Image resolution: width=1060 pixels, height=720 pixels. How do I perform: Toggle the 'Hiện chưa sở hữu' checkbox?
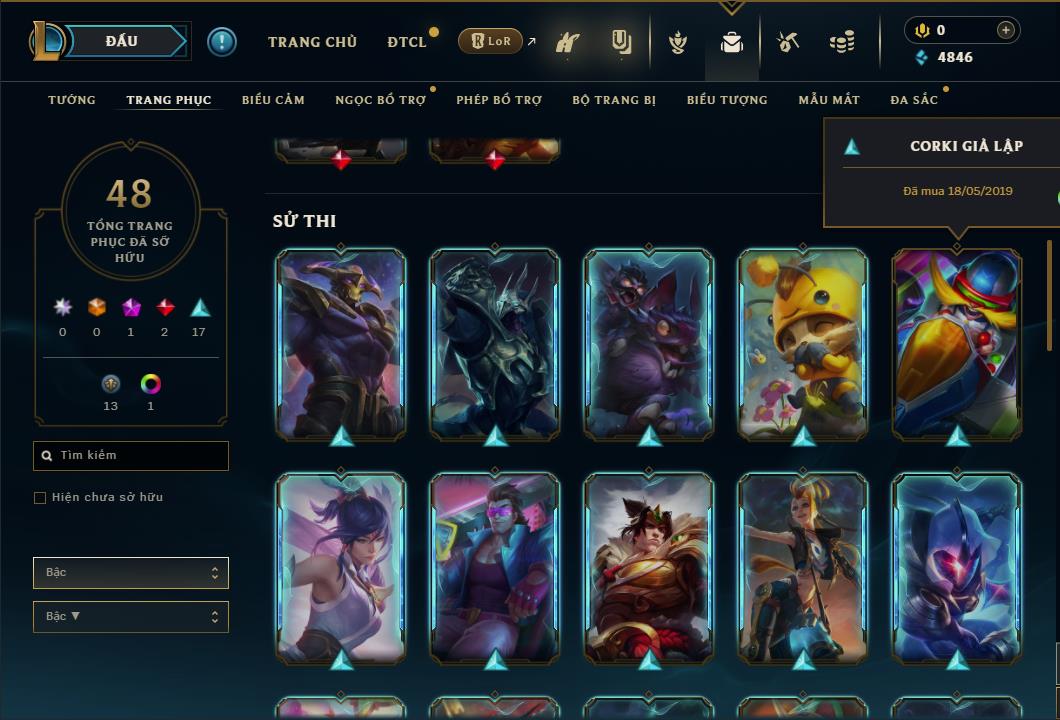pyautogui.click(x=40, y=497)
